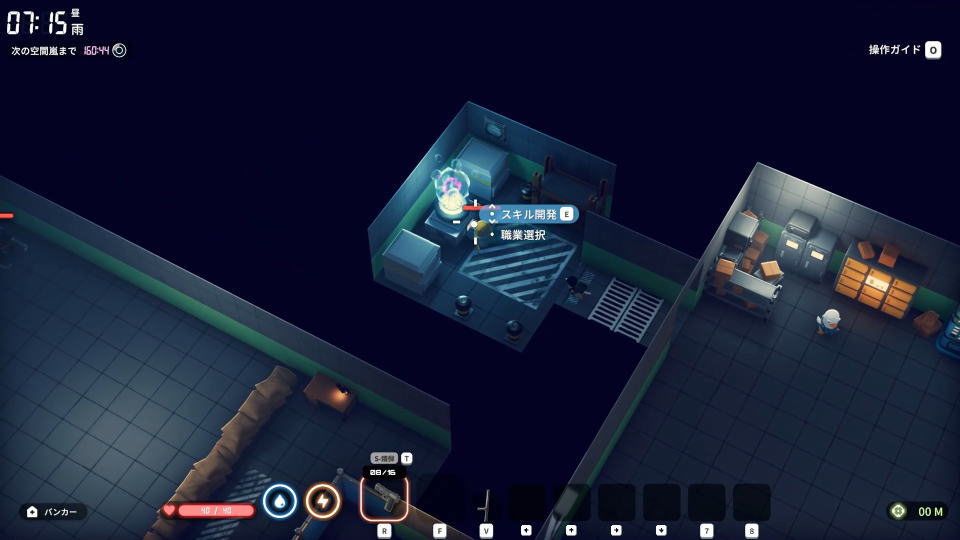Open the 操作ガイド controls guide
The height and width of the screenshot is (540, 960).
[x=904, y=50]
